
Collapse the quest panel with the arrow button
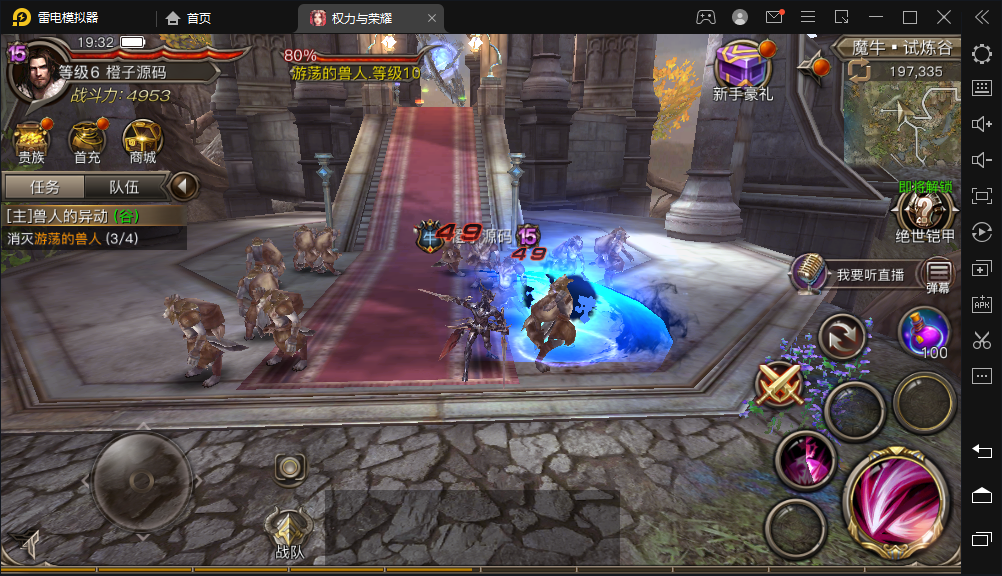[x=182, y=186]
